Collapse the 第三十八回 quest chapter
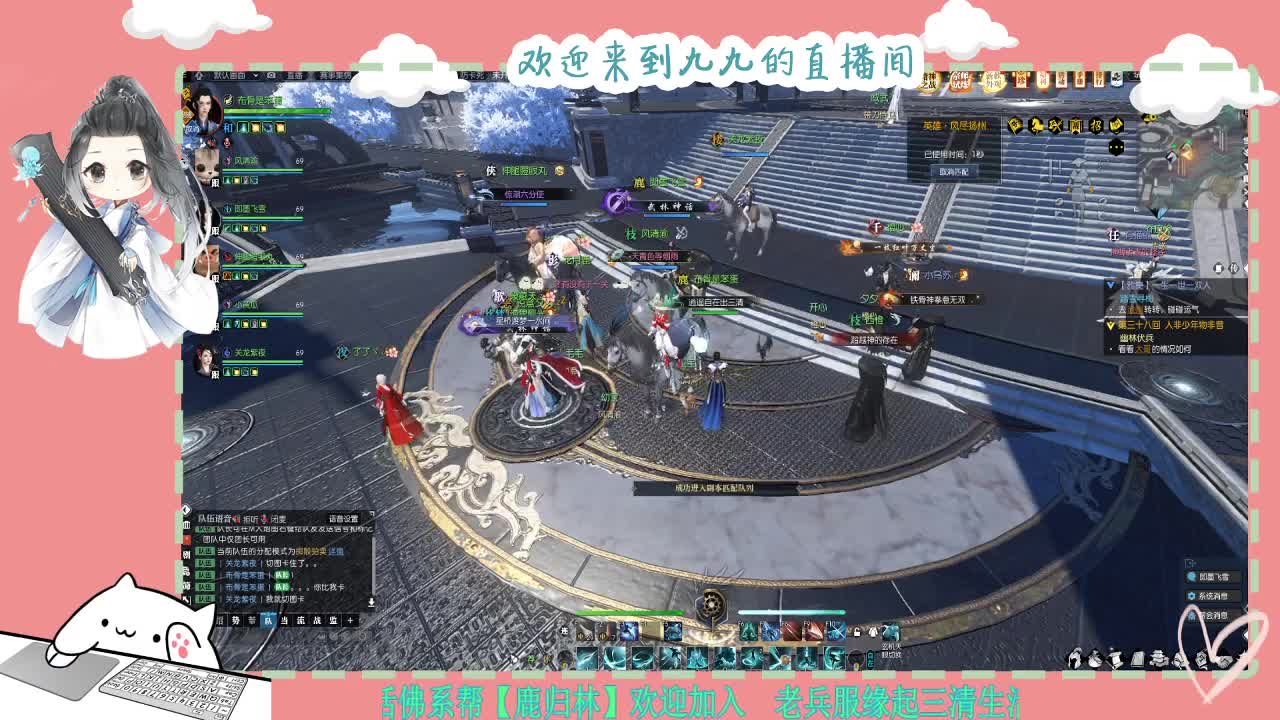 [x=1111, y=325]
